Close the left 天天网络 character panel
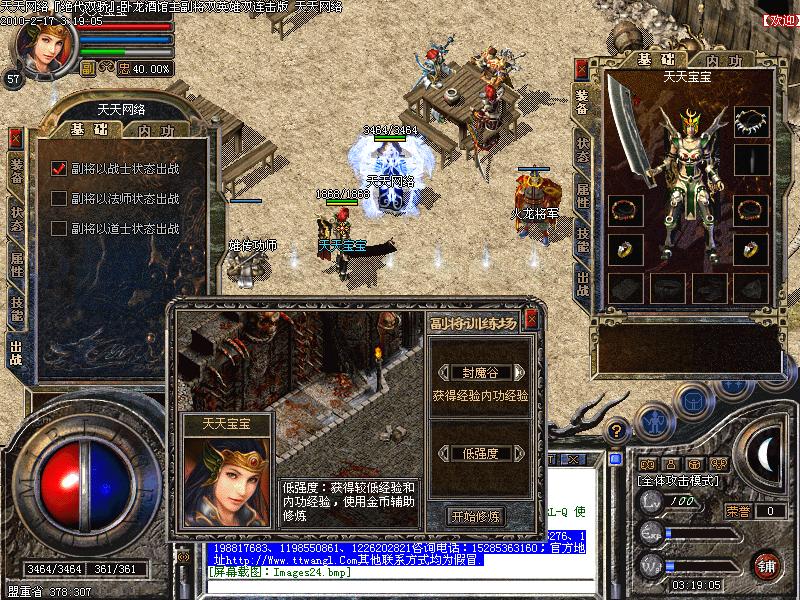 point(16,139)
